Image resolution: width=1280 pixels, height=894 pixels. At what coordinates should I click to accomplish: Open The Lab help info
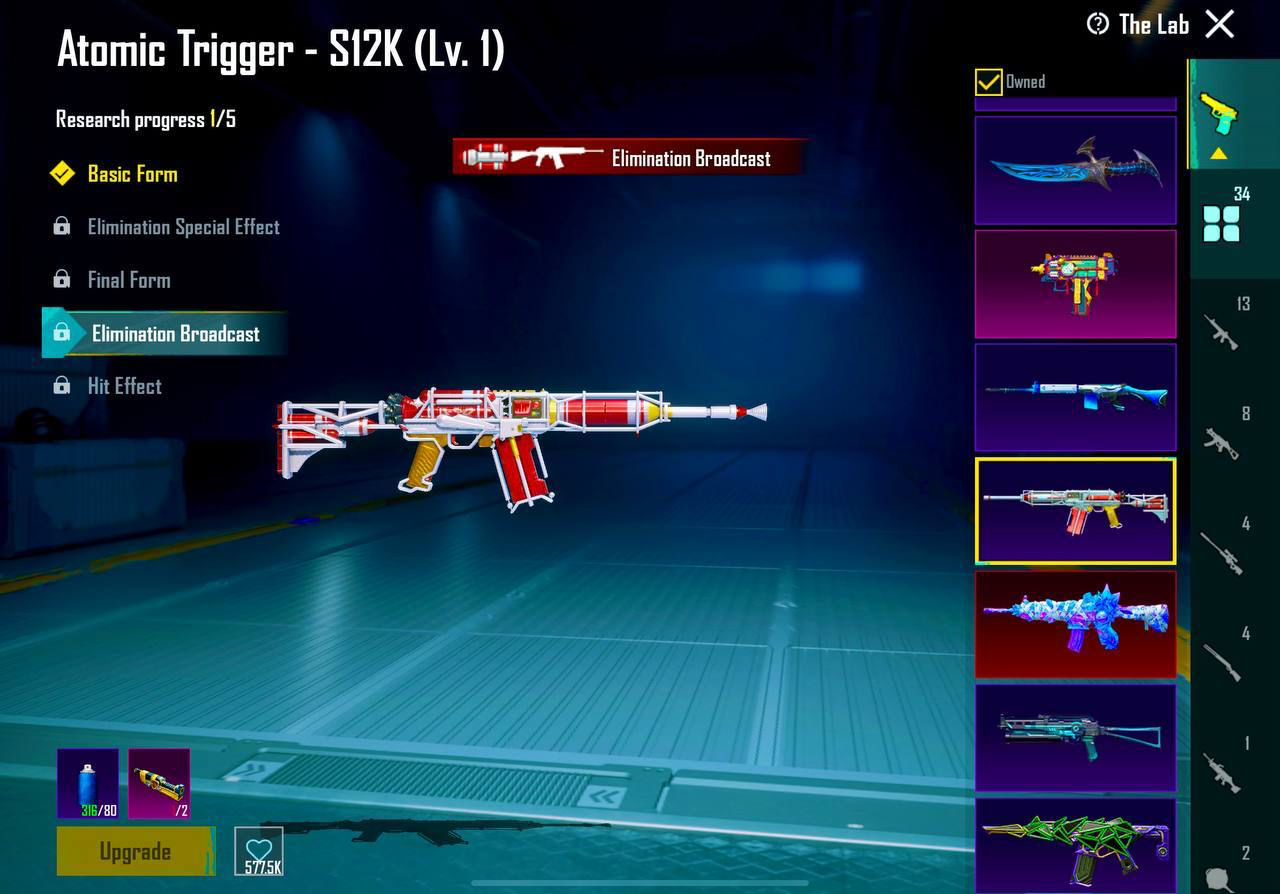pyautogui.click(x=1098, y=24)
